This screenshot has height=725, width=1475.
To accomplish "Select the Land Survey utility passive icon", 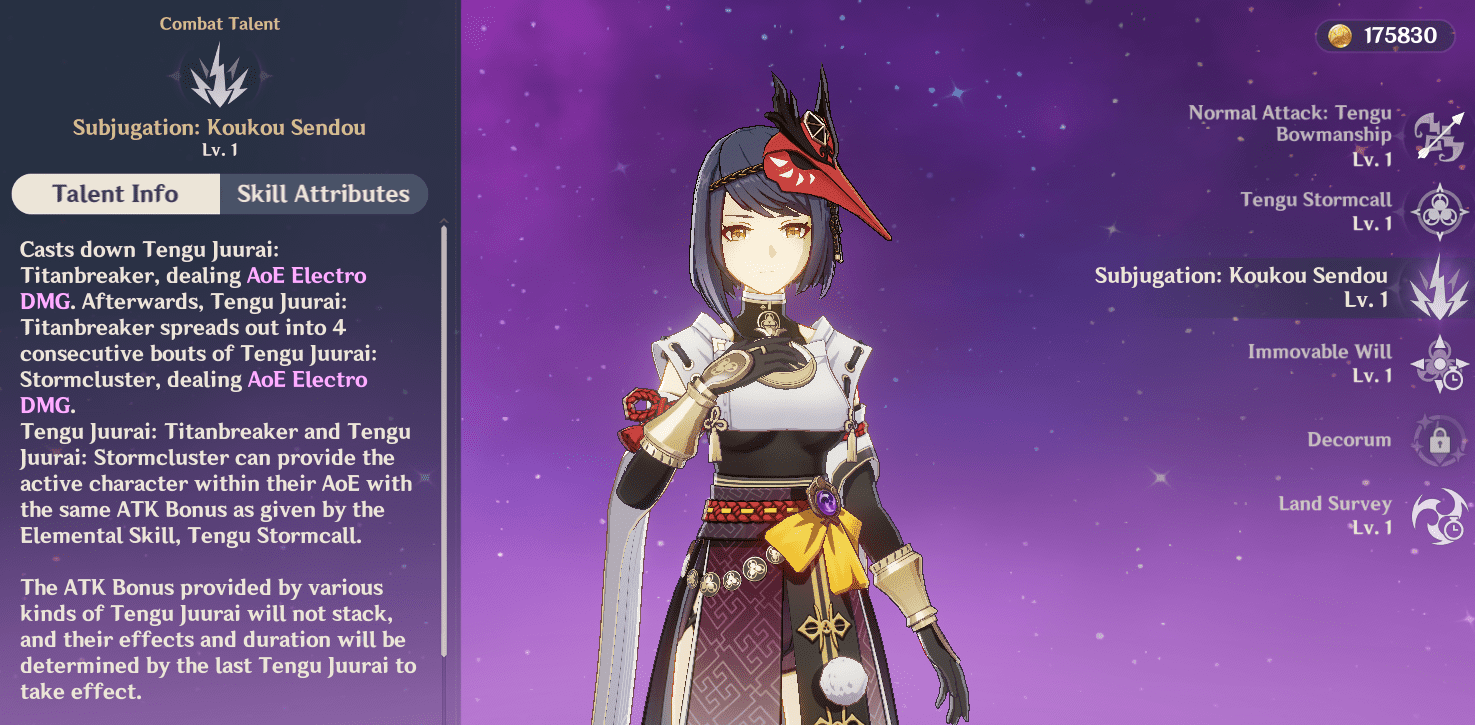I will (x=1438, y=515).
